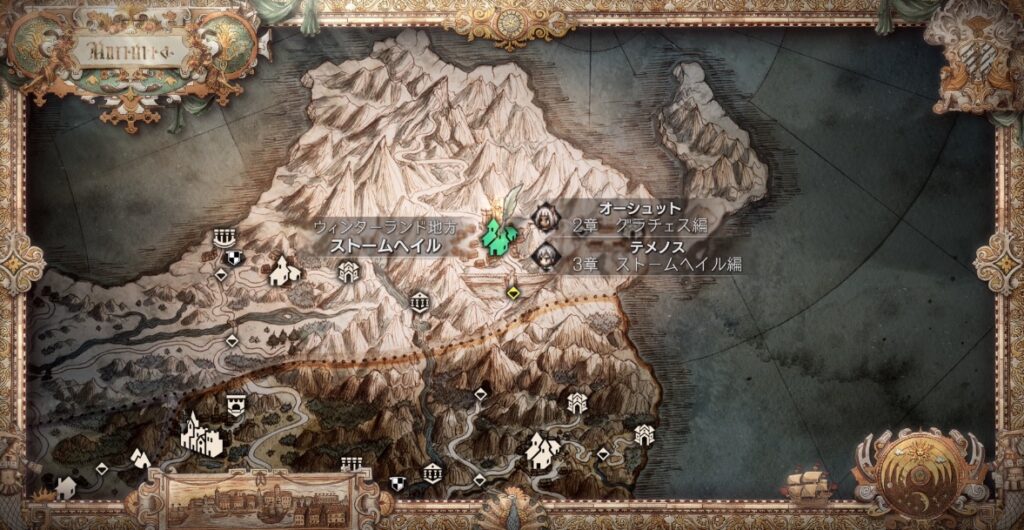1024x530 pixels.
Task: Choose Temenos's chapter 3 Stormhail entry
Action: pos(640,255)
